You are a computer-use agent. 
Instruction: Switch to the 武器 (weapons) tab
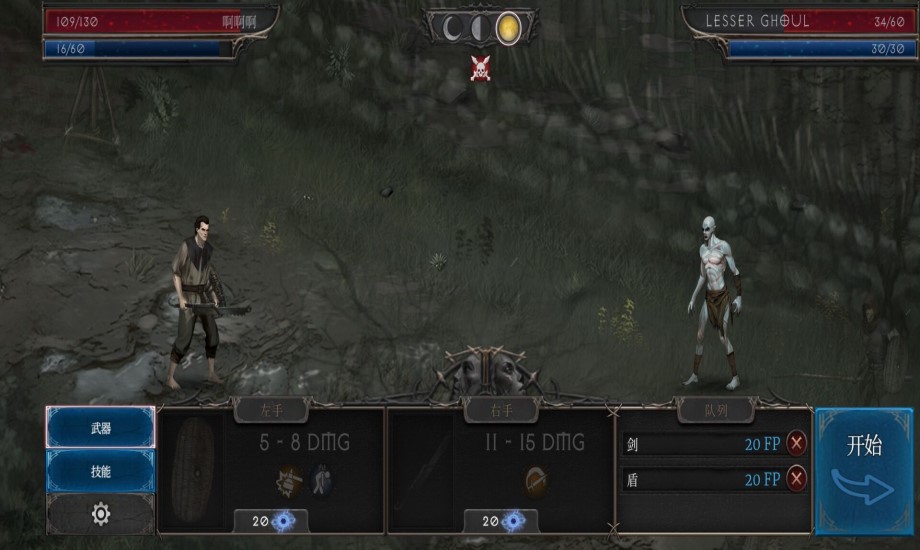[x=101, y=428]
